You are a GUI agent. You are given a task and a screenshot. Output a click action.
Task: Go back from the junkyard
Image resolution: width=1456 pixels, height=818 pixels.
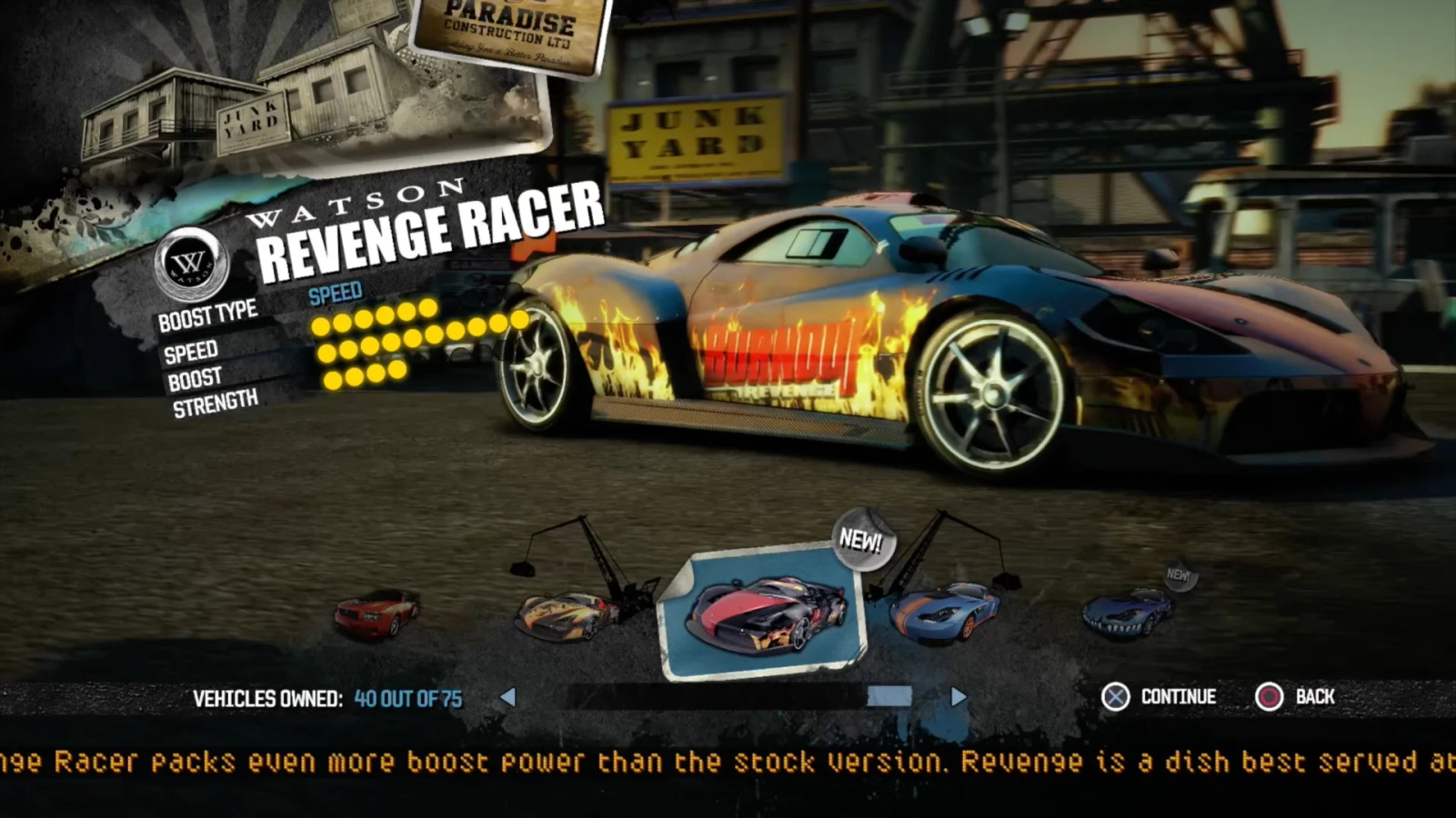(x=1295, y=697)
